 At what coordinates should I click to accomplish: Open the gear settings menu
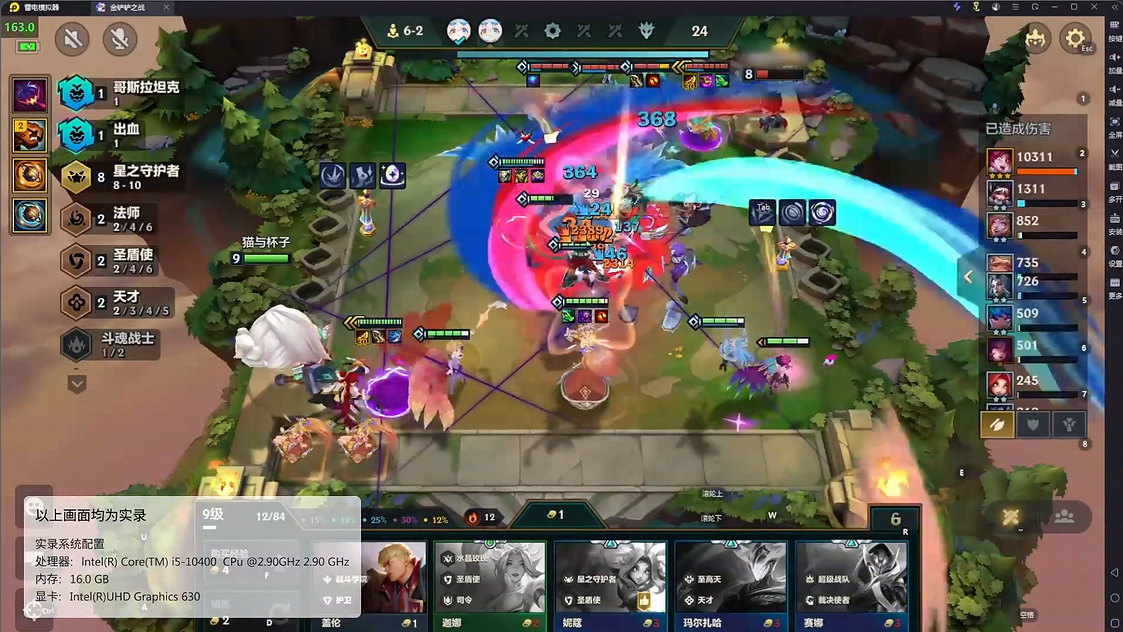pyautogui.click(x=1075, y=39)
